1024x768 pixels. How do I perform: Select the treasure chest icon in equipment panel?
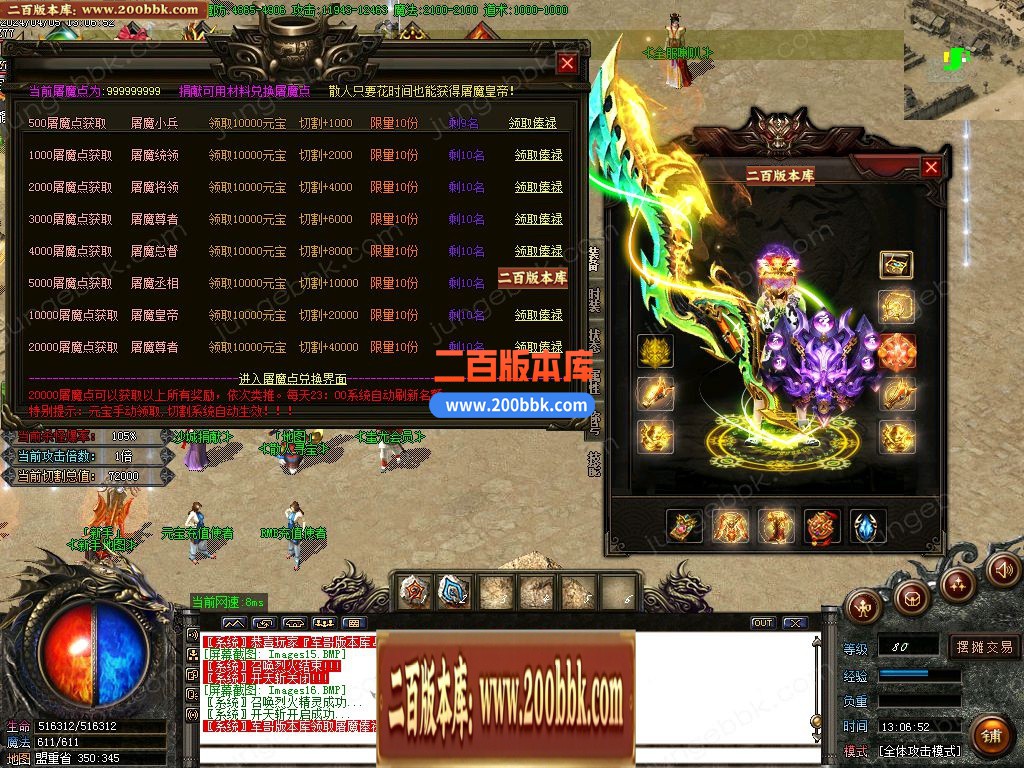895,264
